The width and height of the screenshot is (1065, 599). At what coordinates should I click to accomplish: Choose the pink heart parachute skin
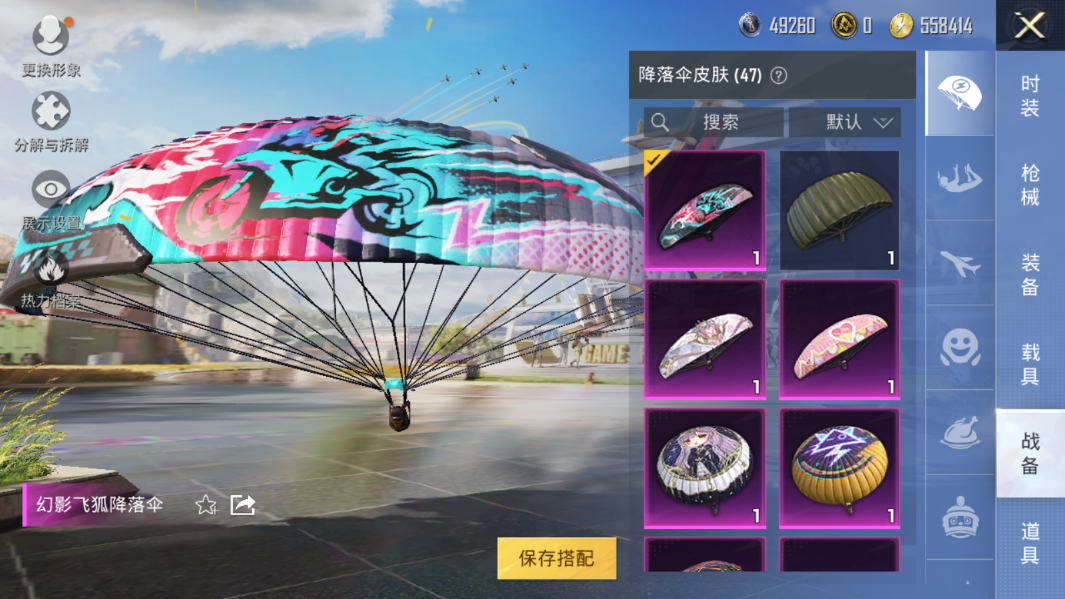(x=839, y=340)
